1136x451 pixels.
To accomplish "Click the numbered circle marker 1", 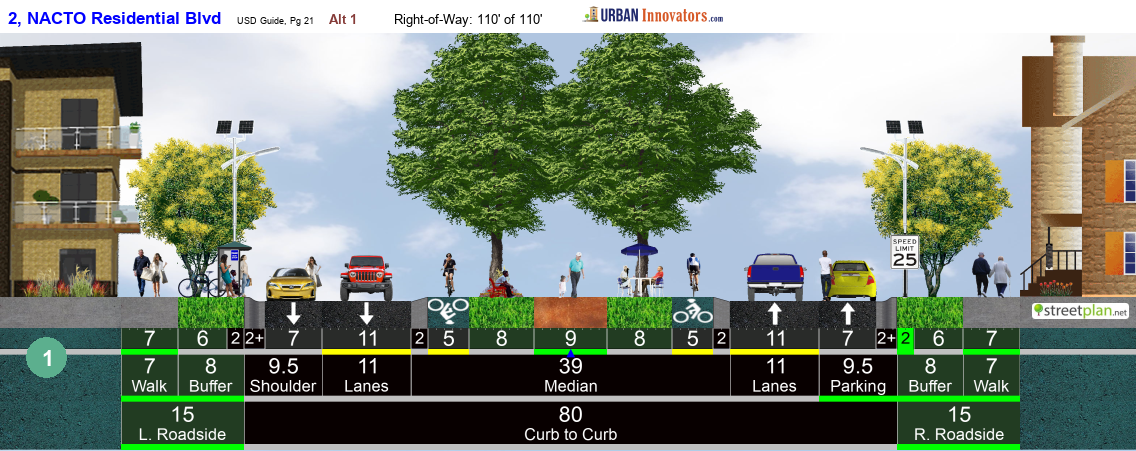I will point(47,358).
